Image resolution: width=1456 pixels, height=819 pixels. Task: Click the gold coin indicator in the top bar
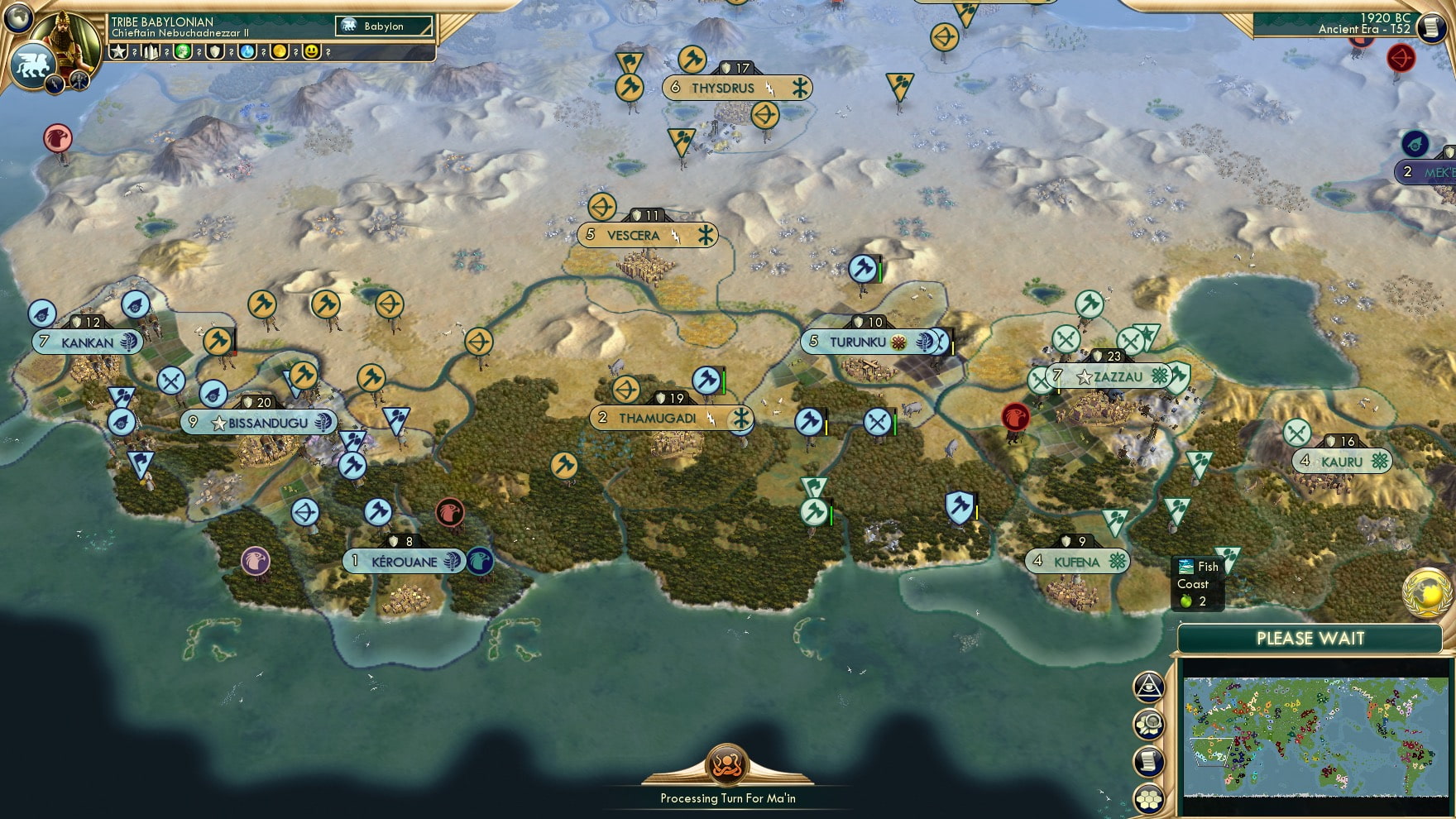point(279,51)
